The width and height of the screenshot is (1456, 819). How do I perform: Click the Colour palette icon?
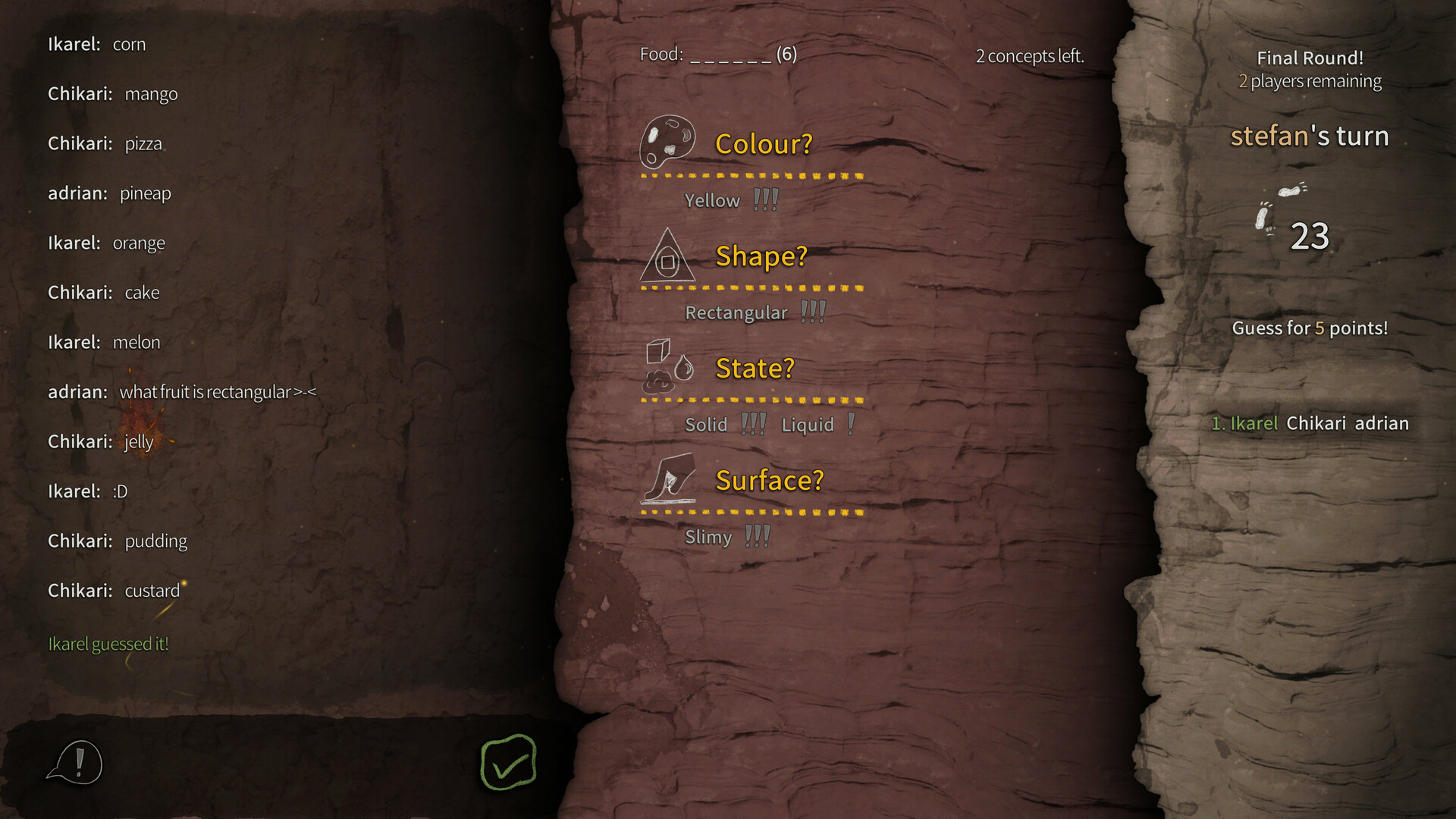coord(668,142)
